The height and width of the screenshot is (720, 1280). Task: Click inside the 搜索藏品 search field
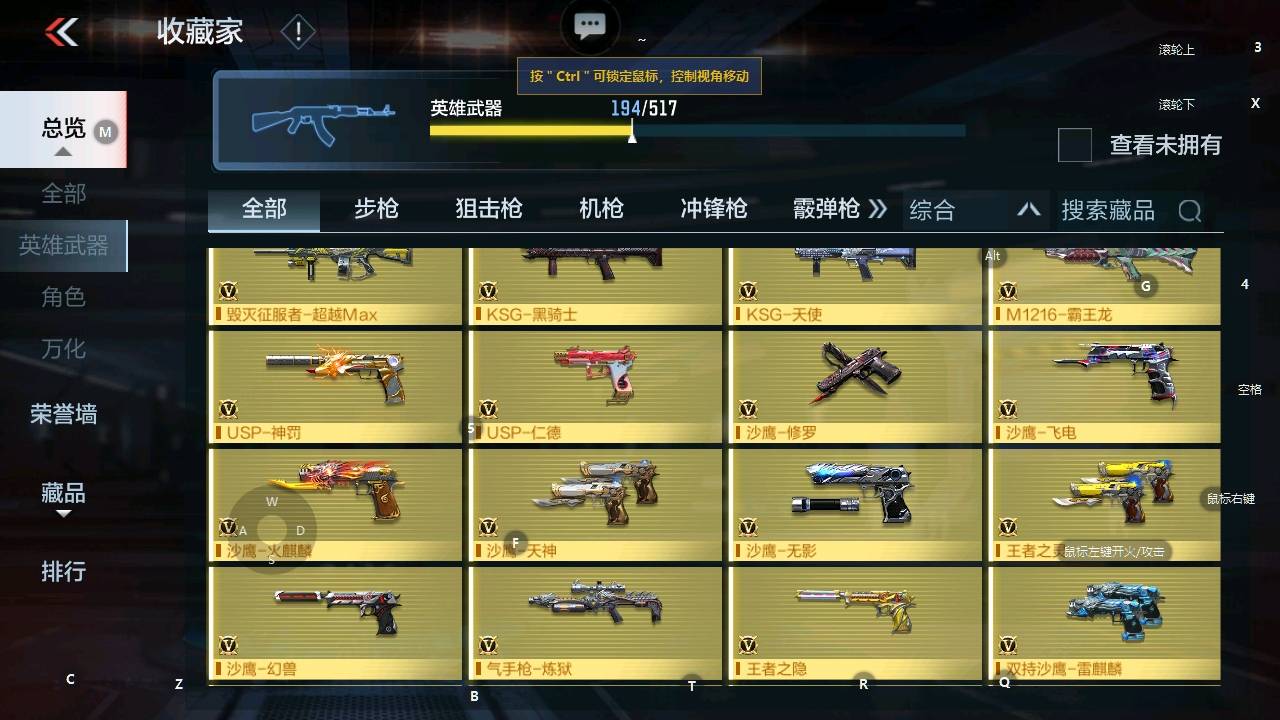pos(1110,210)
